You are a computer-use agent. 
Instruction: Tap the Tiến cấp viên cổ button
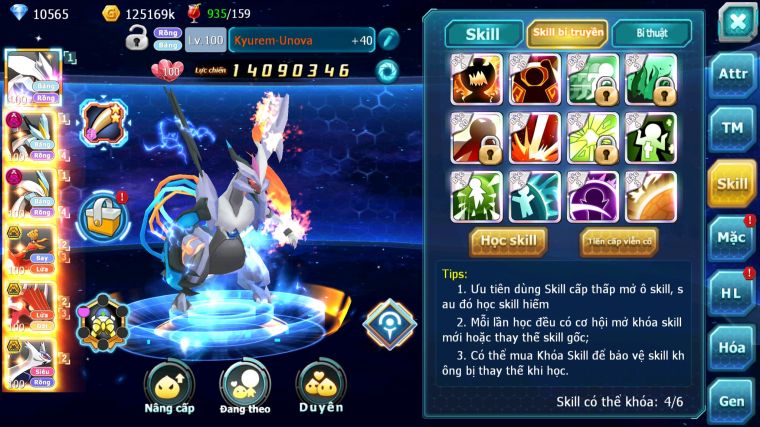619,241
